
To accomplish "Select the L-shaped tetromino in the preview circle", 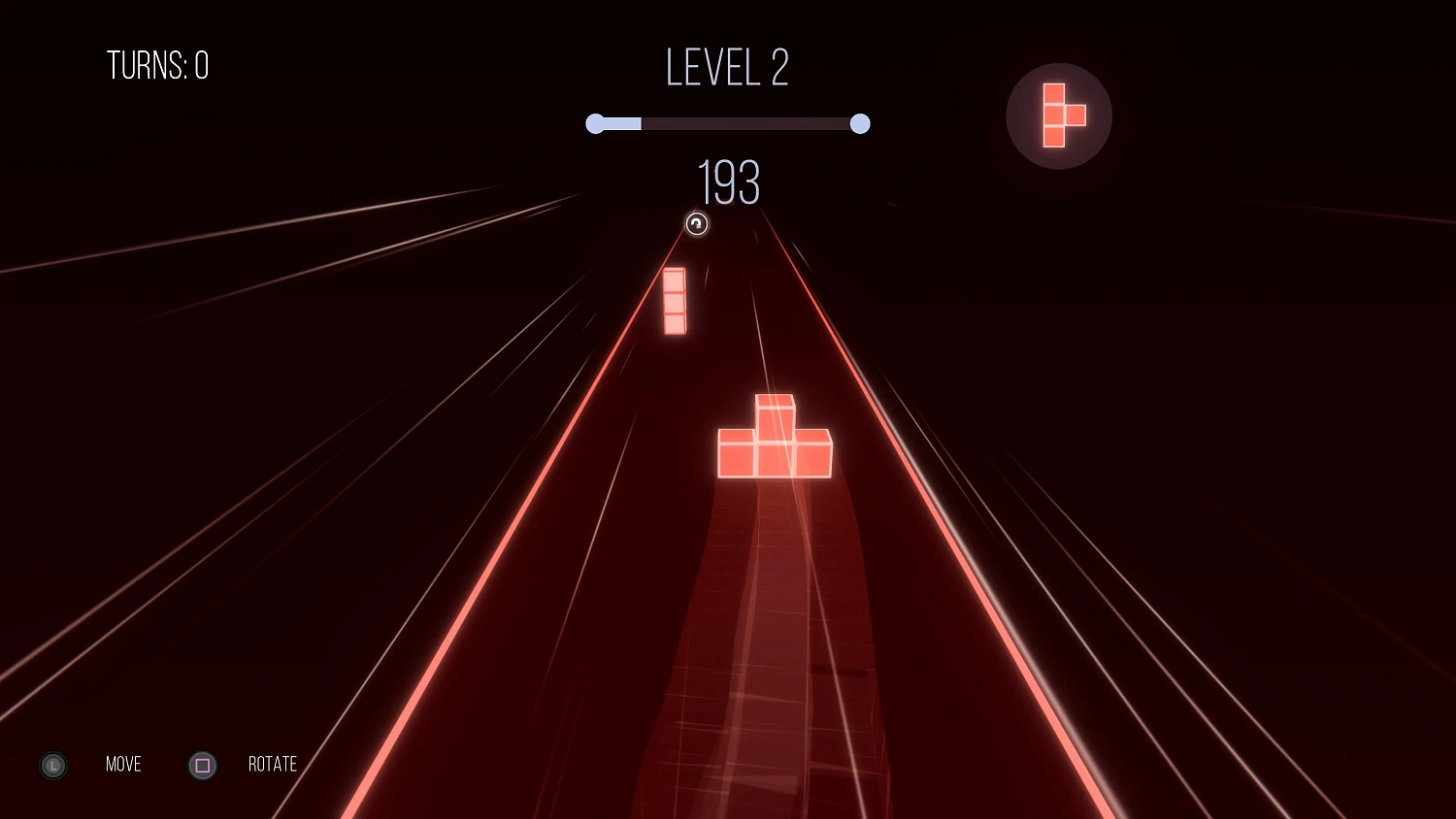I will coord(1059,115).
